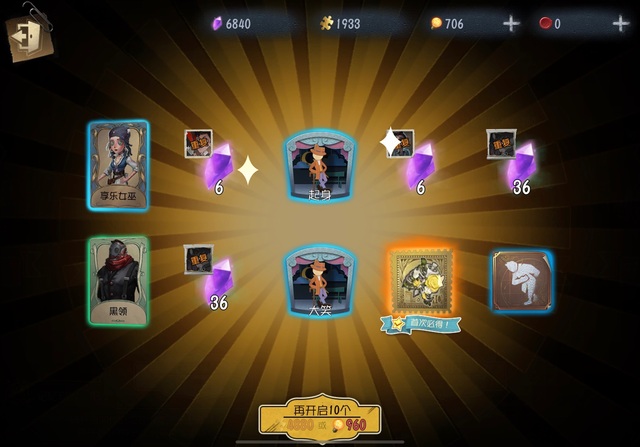This screenshot has width=640, height=447.
Task: Open 10 more with the 再开启10个 button
Action: tap(319, 417)
